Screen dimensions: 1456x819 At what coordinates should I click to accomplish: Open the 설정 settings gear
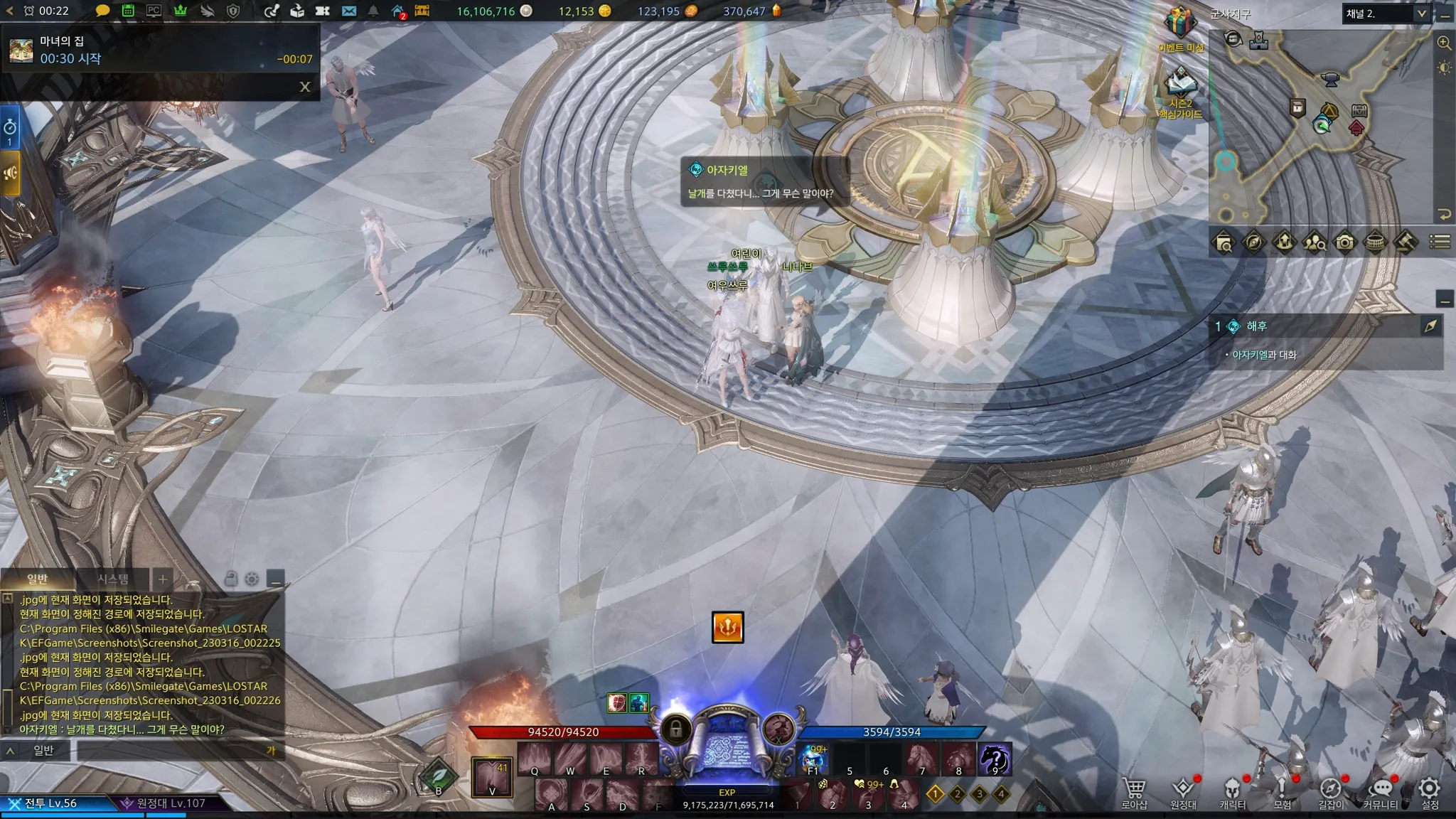(1430, 791)
